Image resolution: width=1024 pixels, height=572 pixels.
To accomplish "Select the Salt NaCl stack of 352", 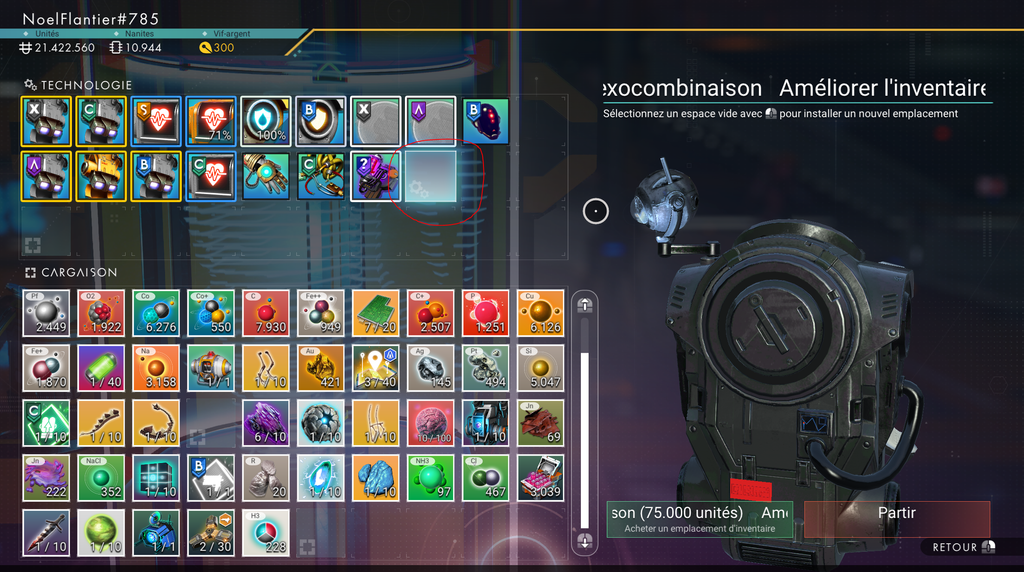I will (101, 478).
